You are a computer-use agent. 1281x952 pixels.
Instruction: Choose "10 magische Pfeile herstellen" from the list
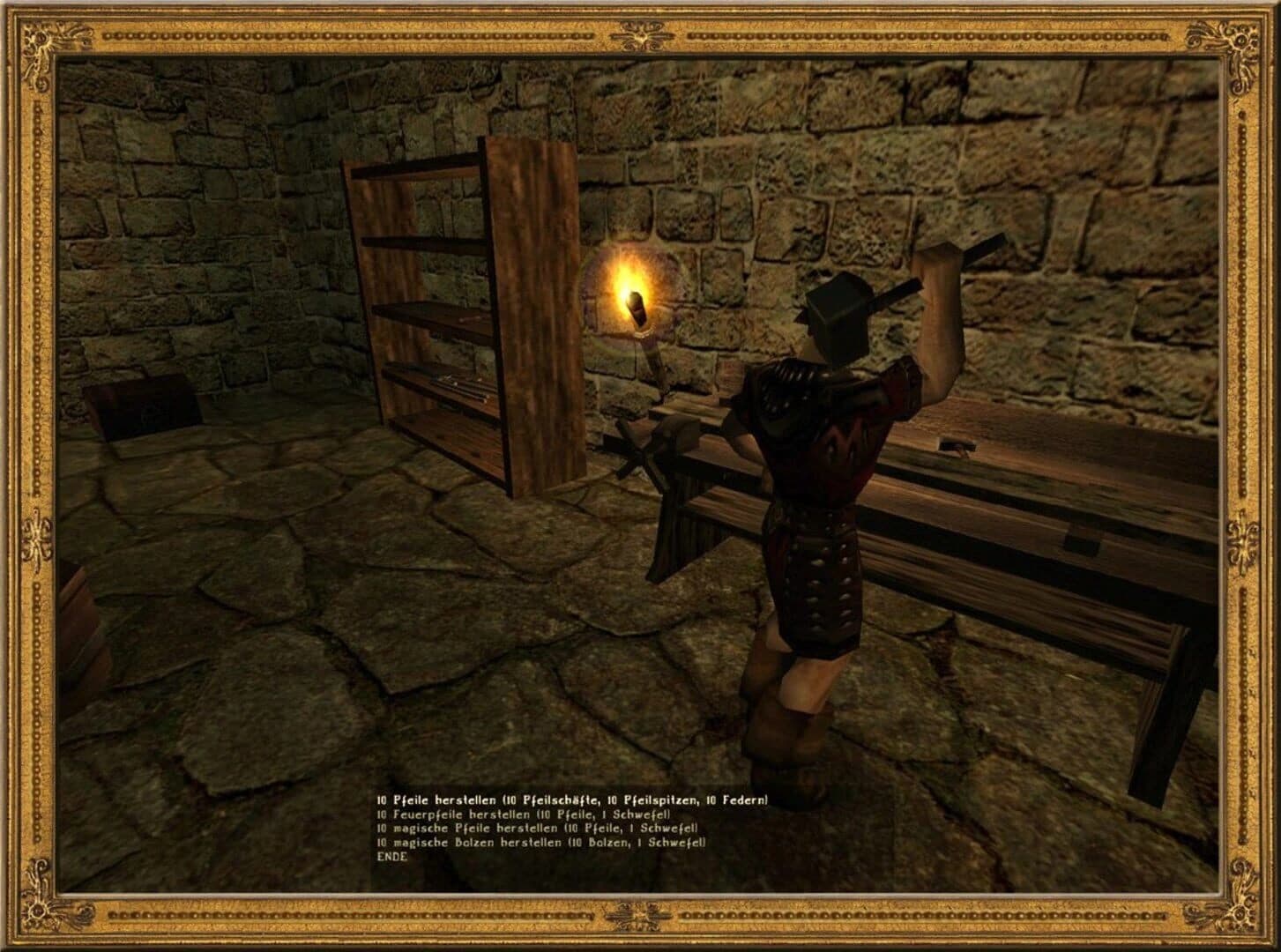click(x=538, y=829)
